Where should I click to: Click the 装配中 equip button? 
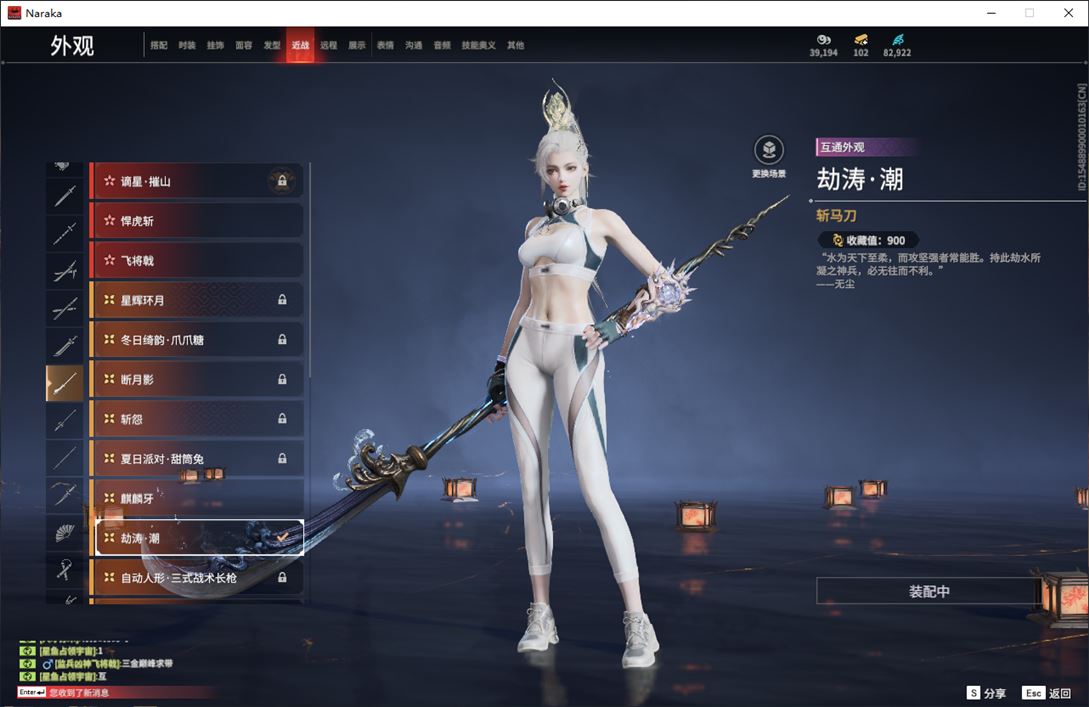coord(928,591)
